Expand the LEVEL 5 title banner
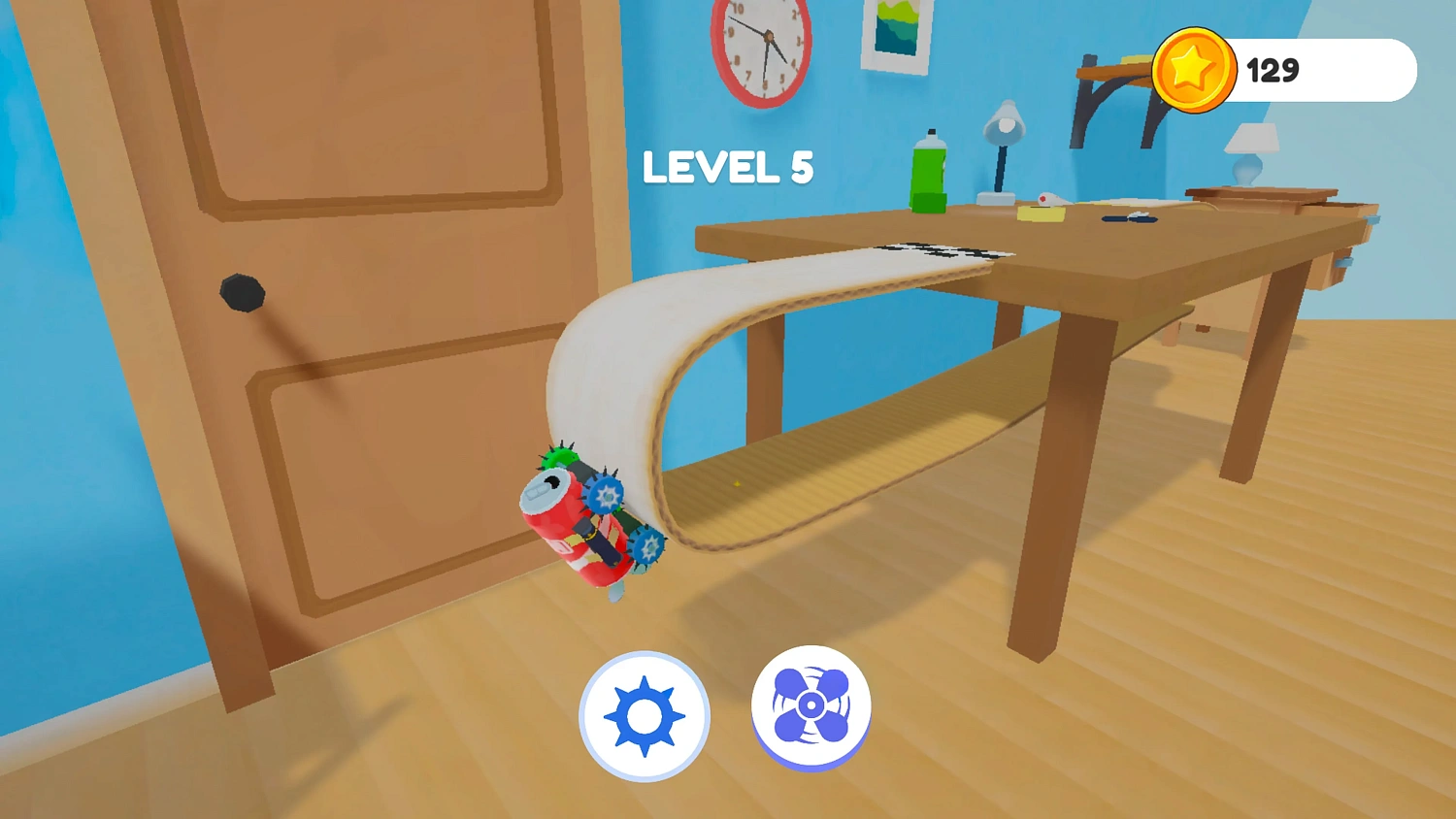 728,167
